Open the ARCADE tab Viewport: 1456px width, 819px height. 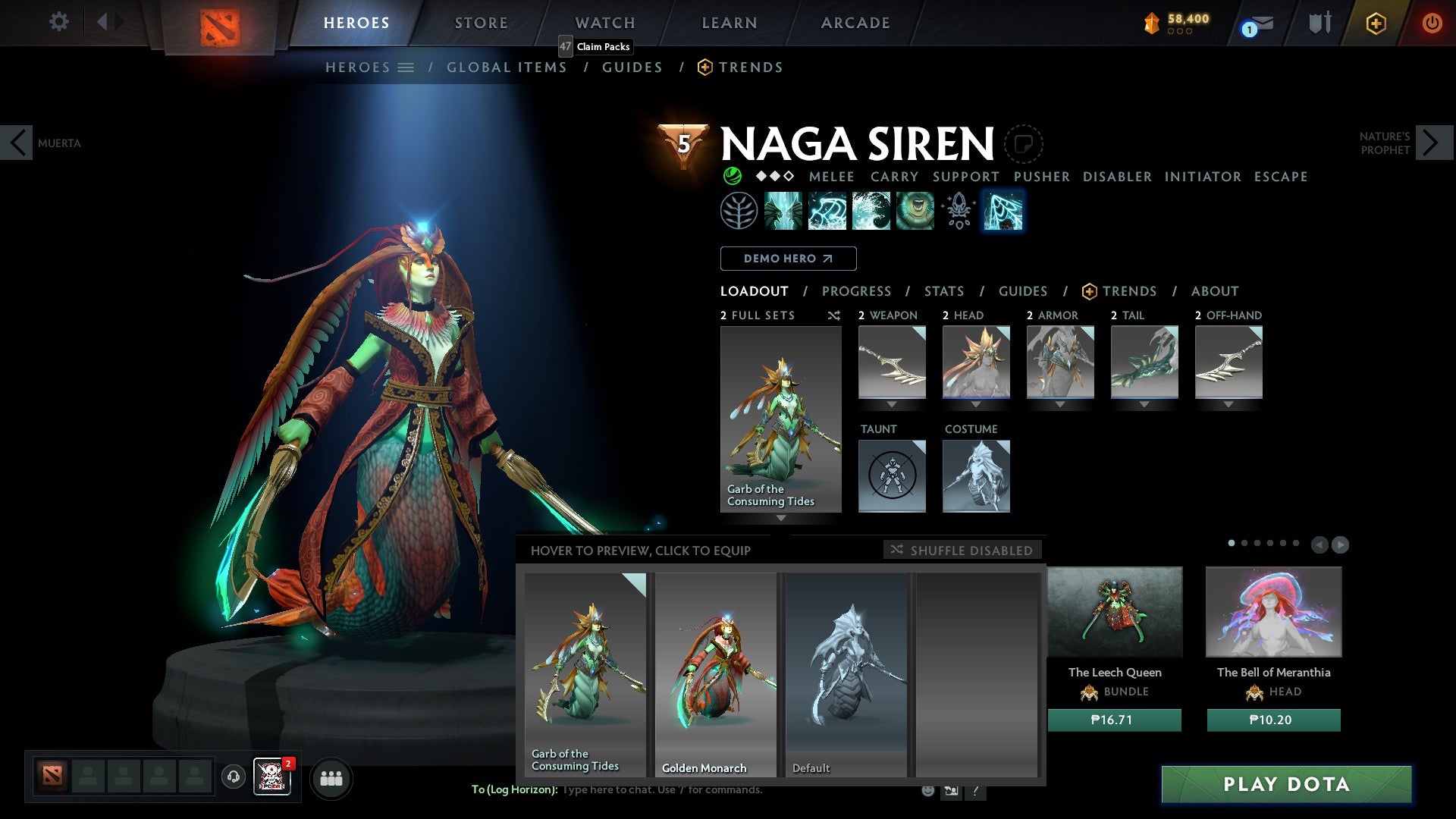click(x=855, y=22)
